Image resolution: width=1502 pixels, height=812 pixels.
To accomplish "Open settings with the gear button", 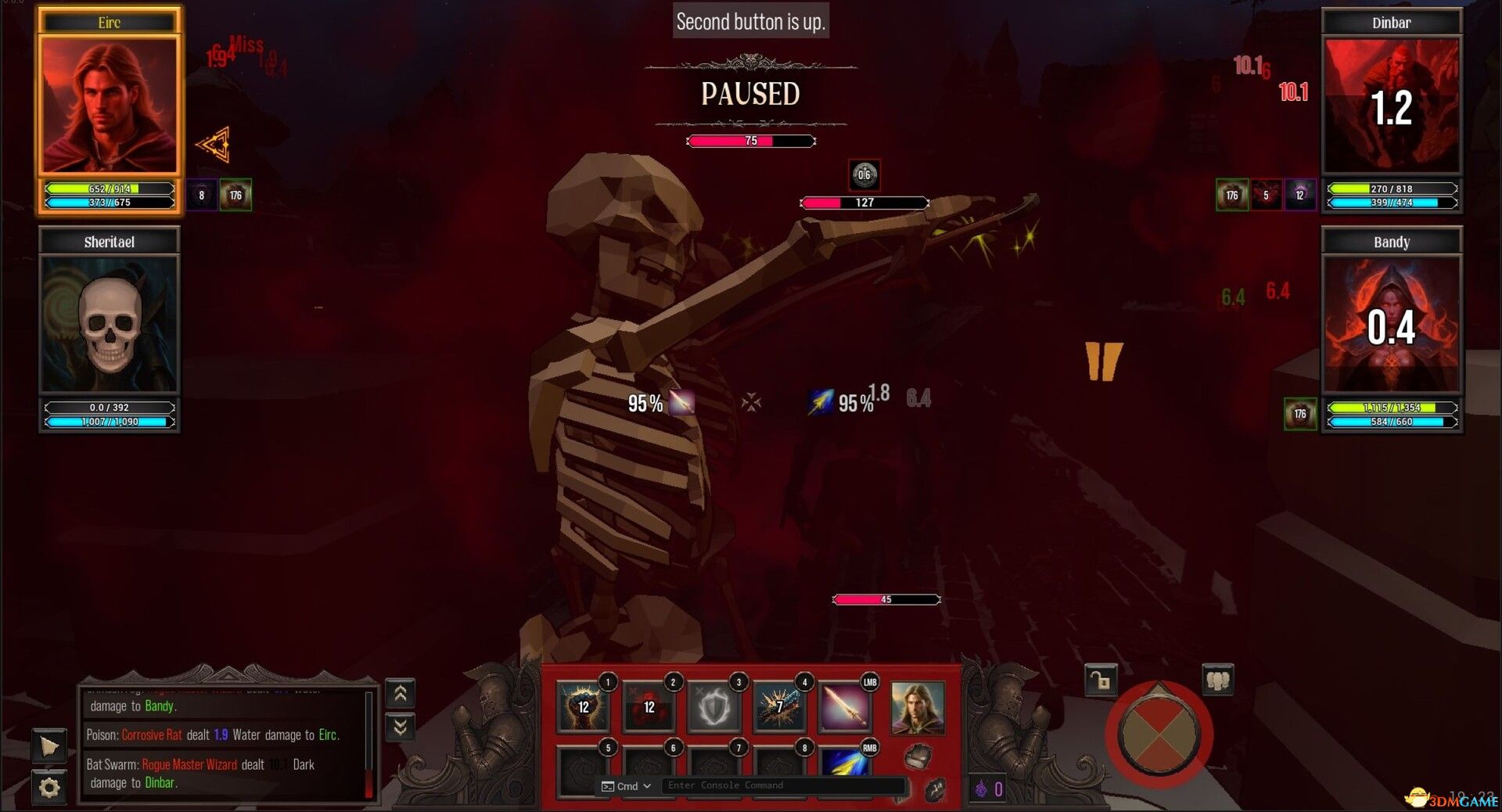I will point(49,787).
